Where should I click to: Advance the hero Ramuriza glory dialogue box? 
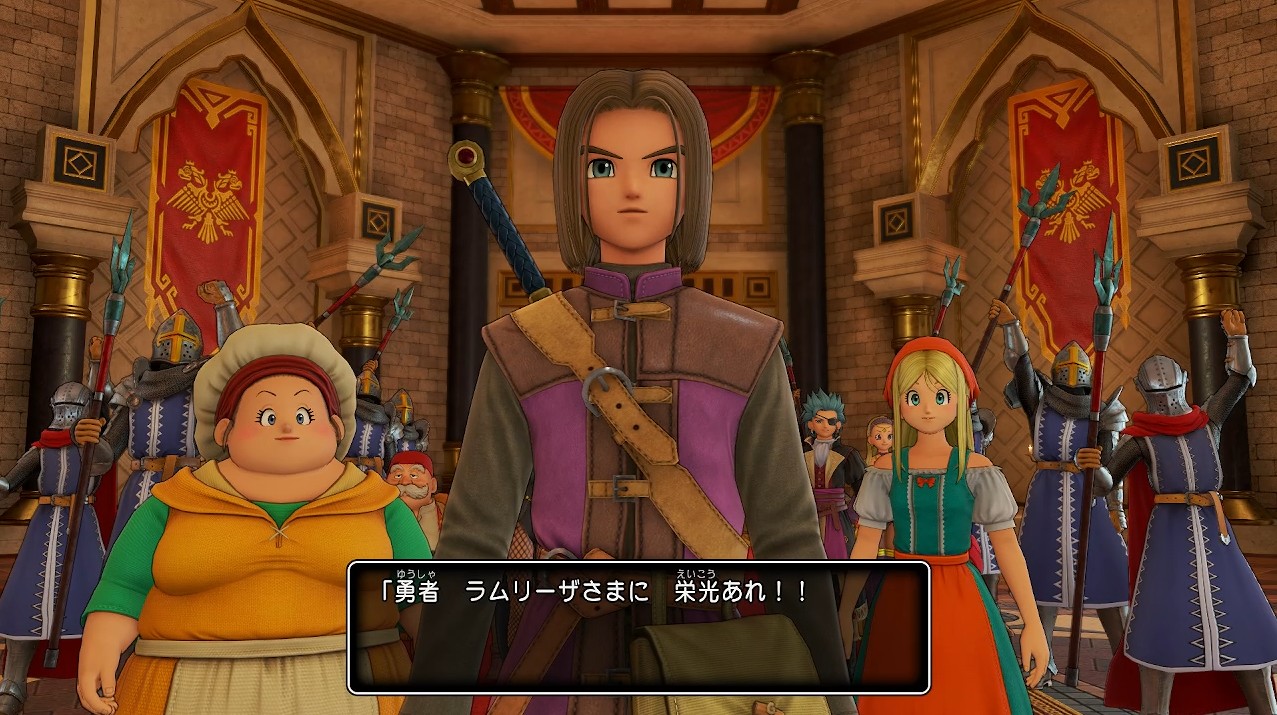[x=638, y=627]
